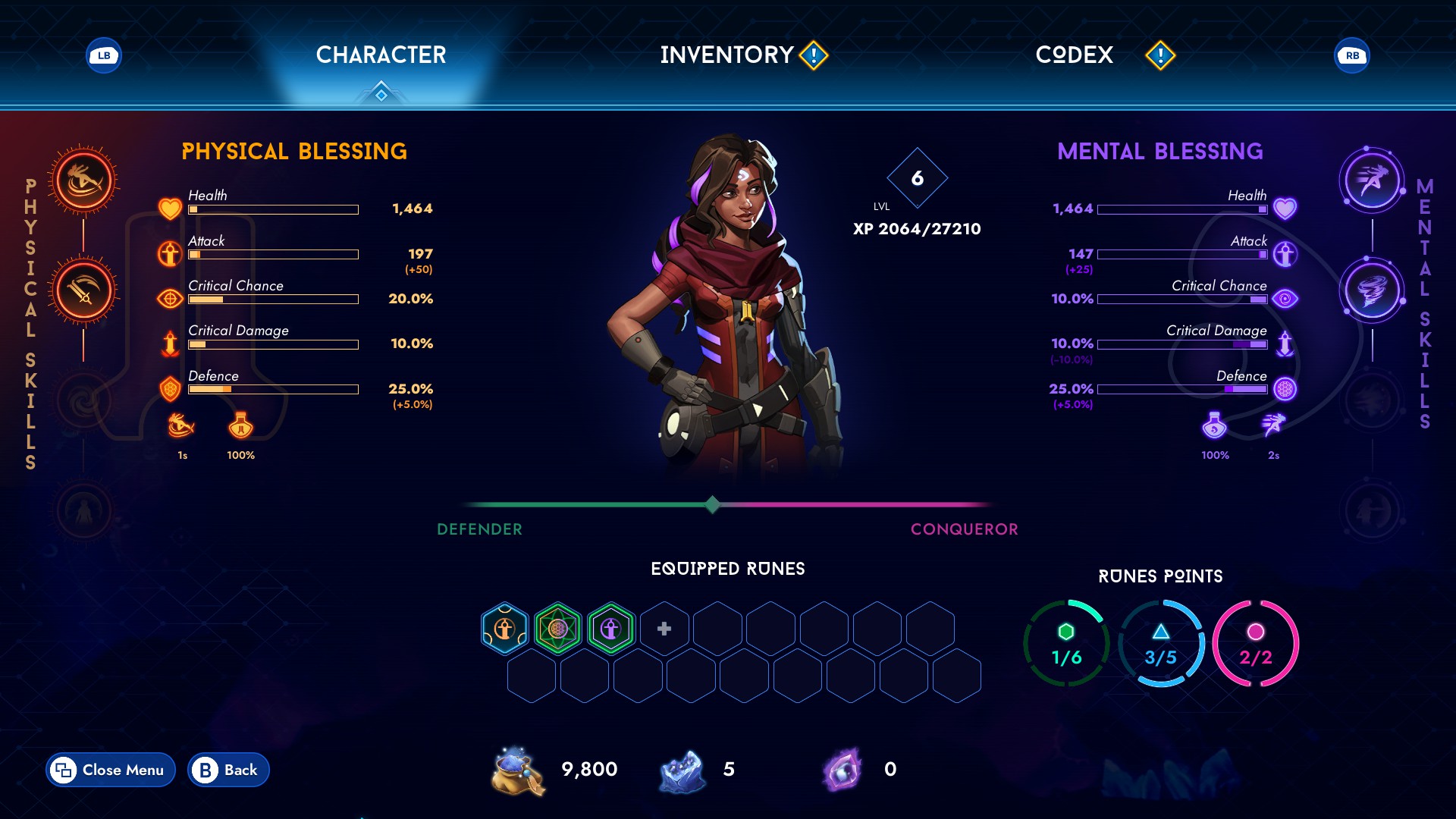
Task: Open the Codex tab
Action: [1074, 55]
